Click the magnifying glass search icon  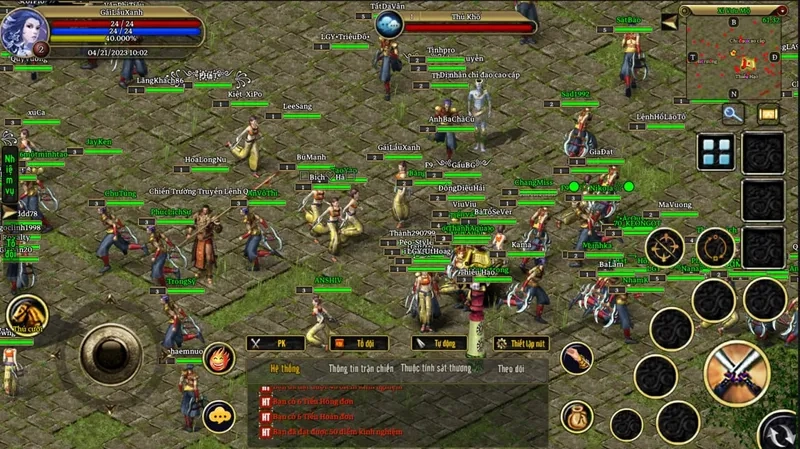click(x=733, y=114)
